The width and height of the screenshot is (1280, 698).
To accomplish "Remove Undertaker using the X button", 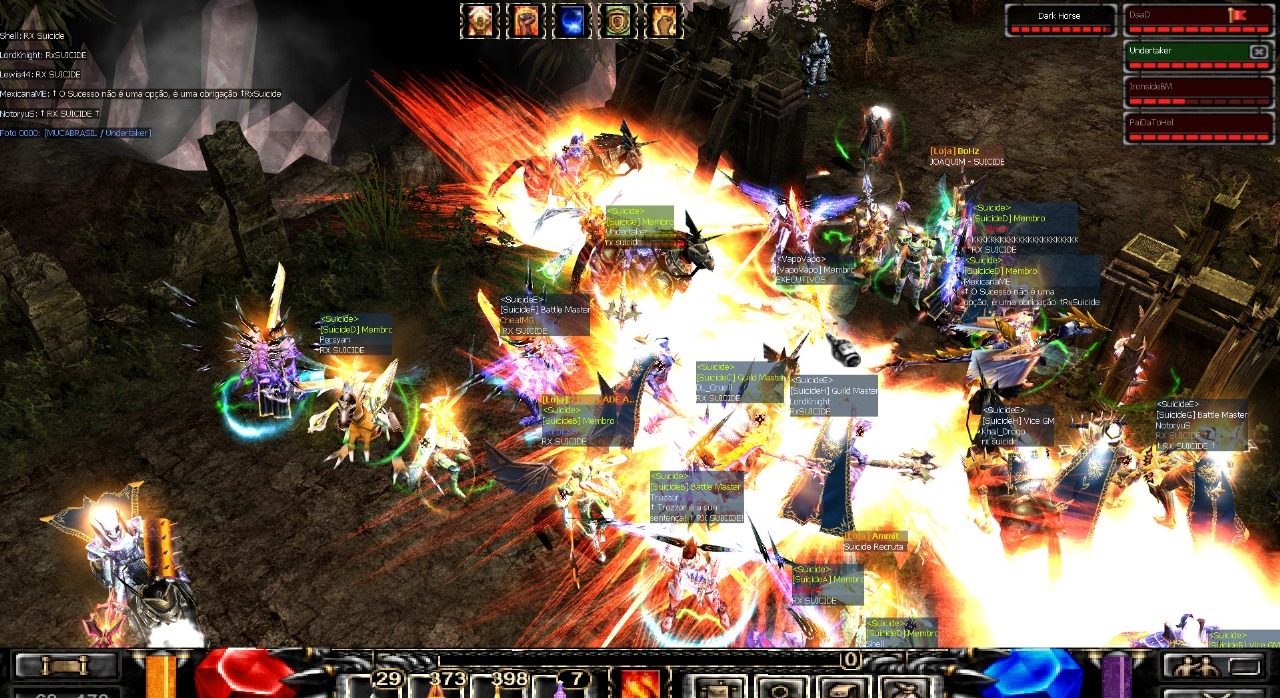I will (1258, 51).
